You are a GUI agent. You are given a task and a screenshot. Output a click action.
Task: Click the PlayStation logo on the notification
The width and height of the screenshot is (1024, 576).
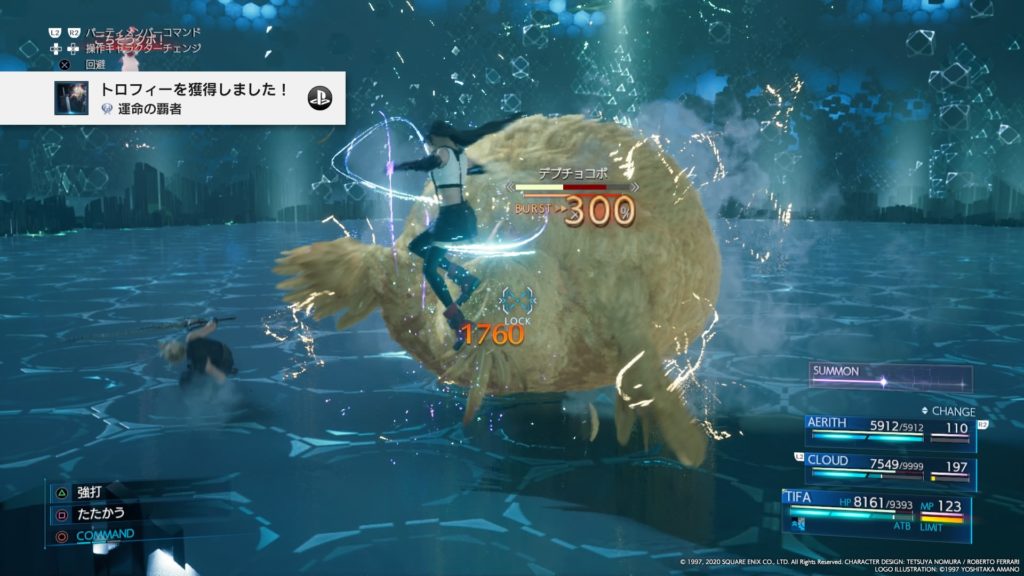(x=320, y=98)
